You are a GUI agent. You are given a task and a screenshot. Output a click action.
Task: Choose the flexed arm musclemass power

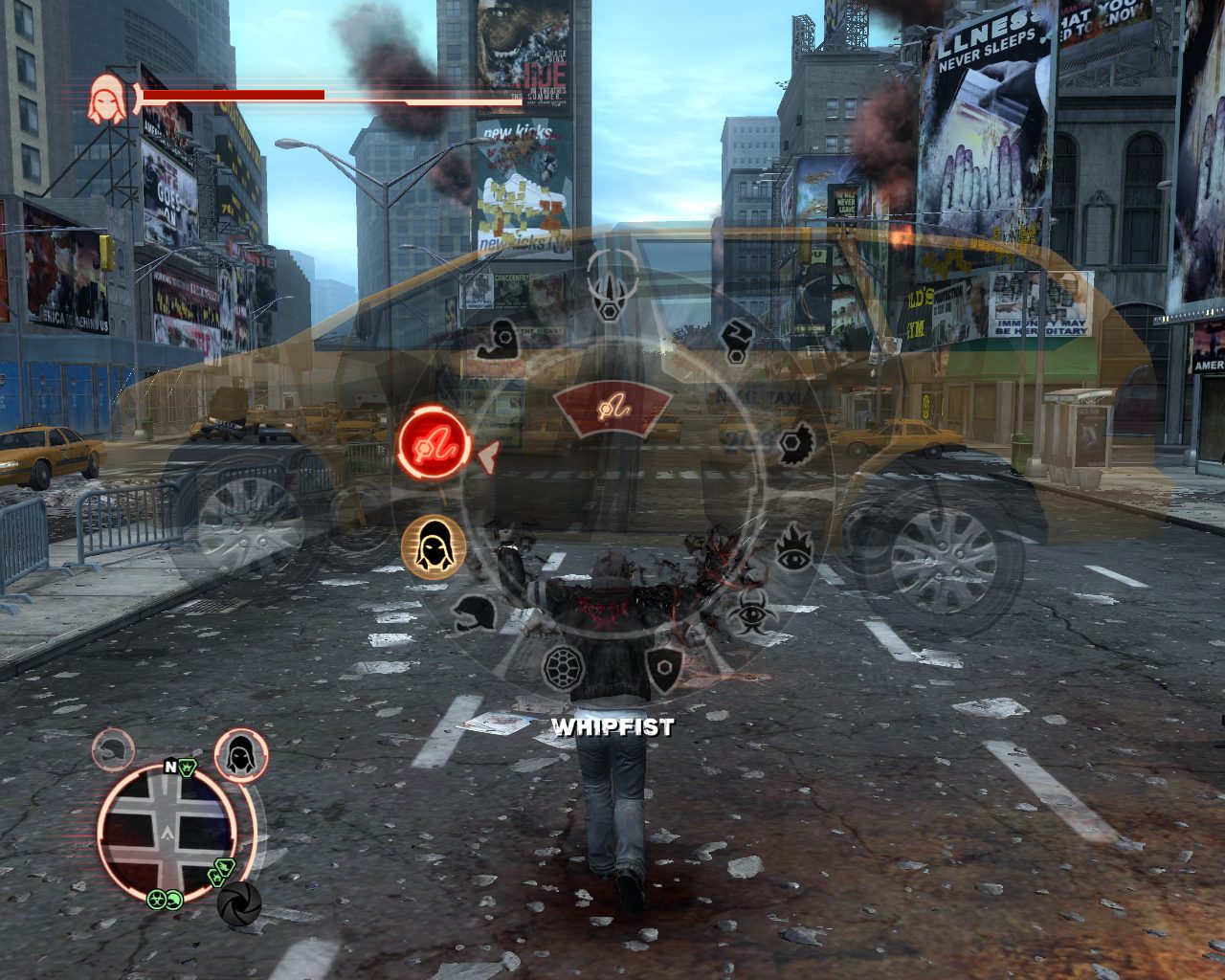[499, 337]
